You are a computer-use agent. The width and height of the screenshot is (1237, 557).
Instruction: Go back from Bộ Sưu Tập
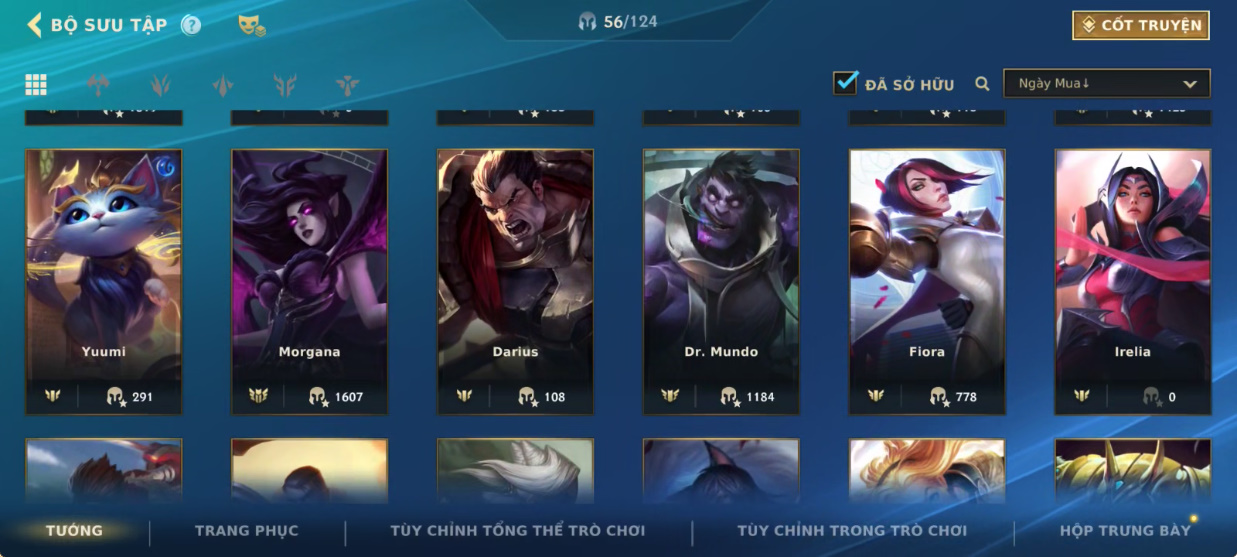pos(35,25)
